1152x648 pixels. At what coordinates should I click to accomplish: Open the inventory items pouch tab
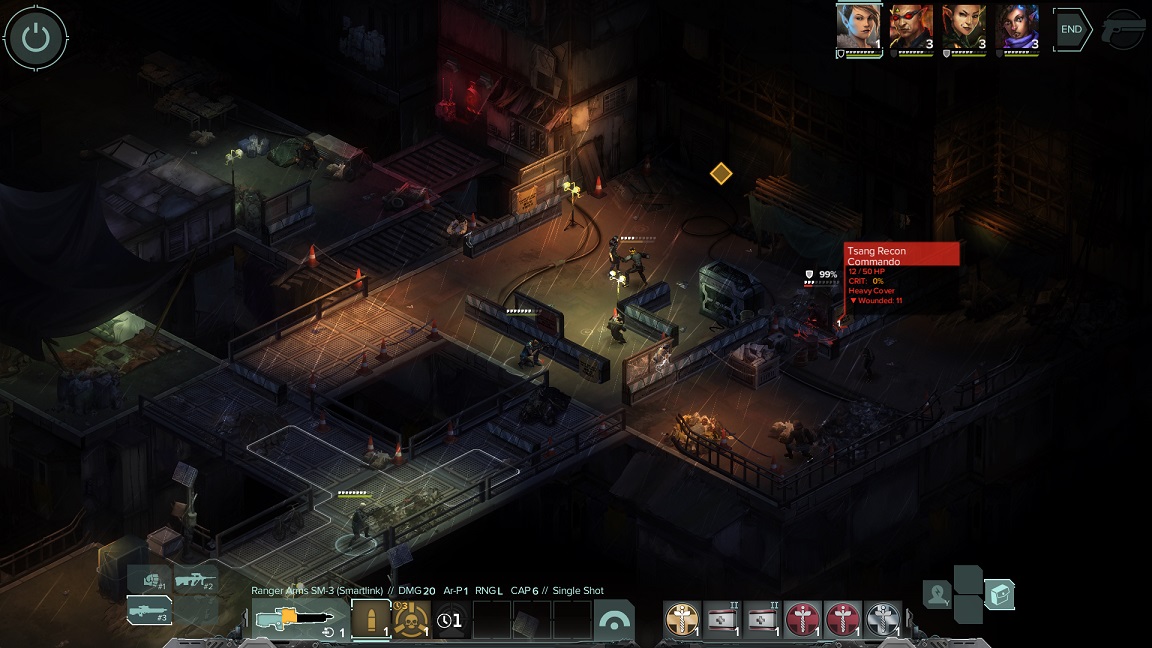click(x=1000, y=595)
